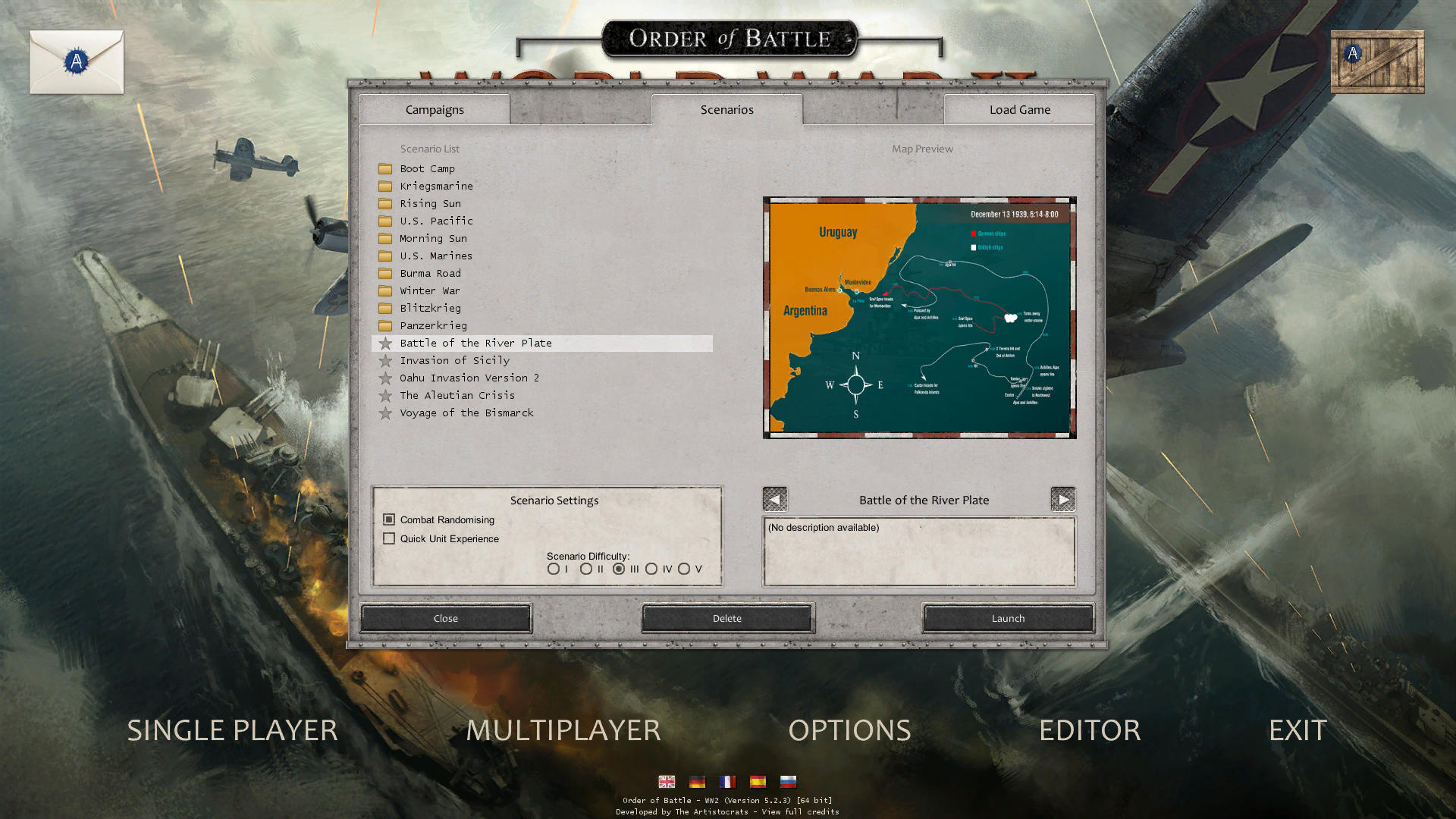Disable Combat Randomising
Screen dimensions: 1456x819
(389, 519)
